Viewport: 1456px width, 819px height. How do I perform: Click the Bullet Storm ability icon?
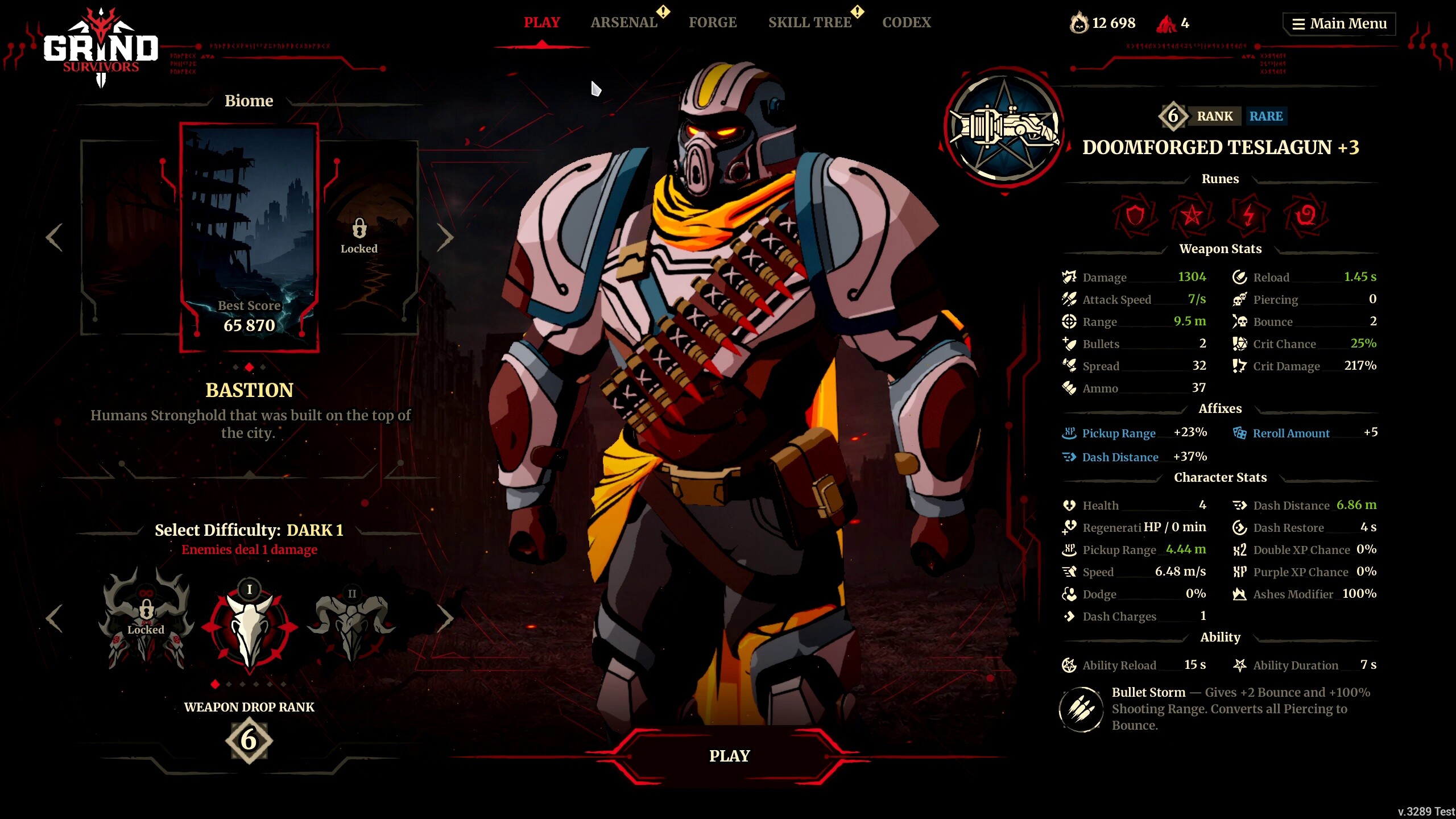pyautogui.click(x=1082, y=709)
